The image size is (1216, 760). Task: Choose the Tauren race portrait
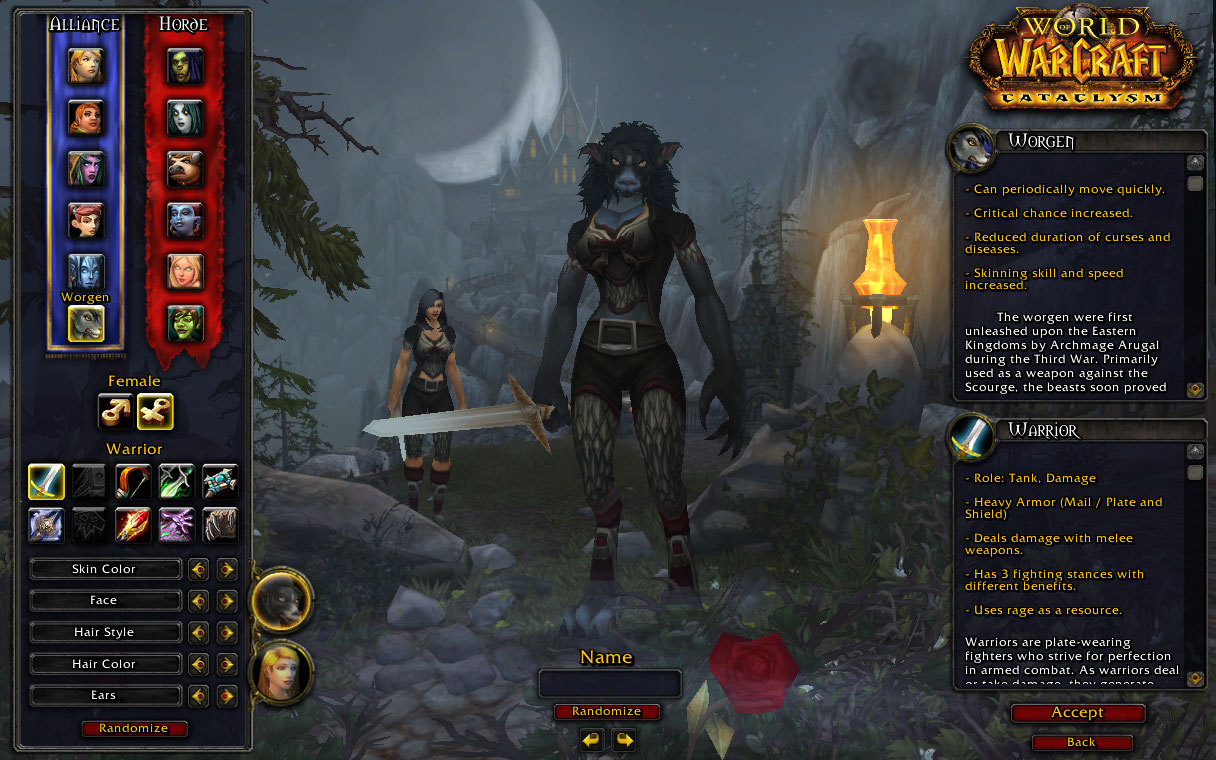click(x=185, y=168)
